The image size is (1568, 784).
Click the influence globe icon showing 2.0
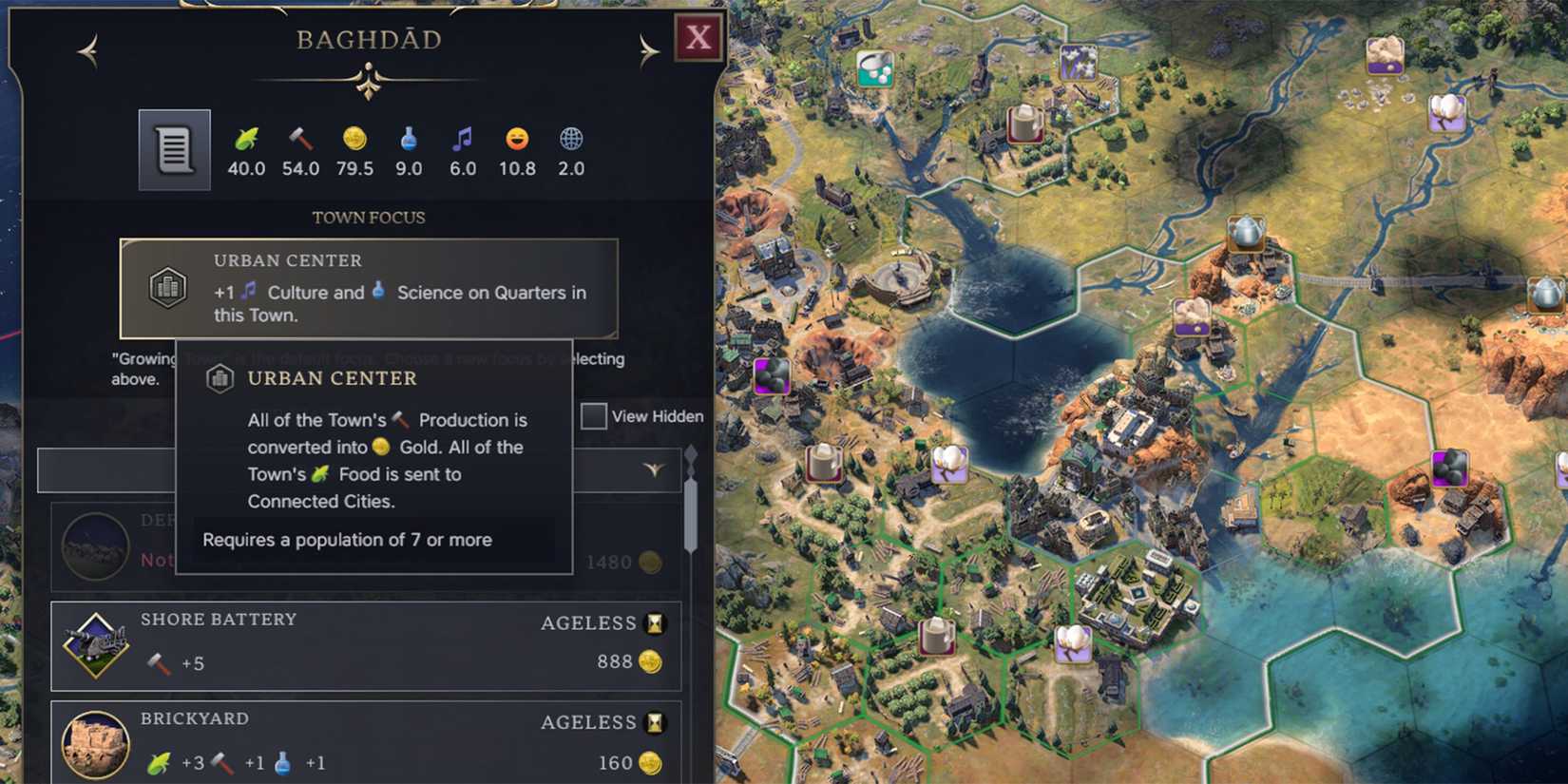click(570, 137)
